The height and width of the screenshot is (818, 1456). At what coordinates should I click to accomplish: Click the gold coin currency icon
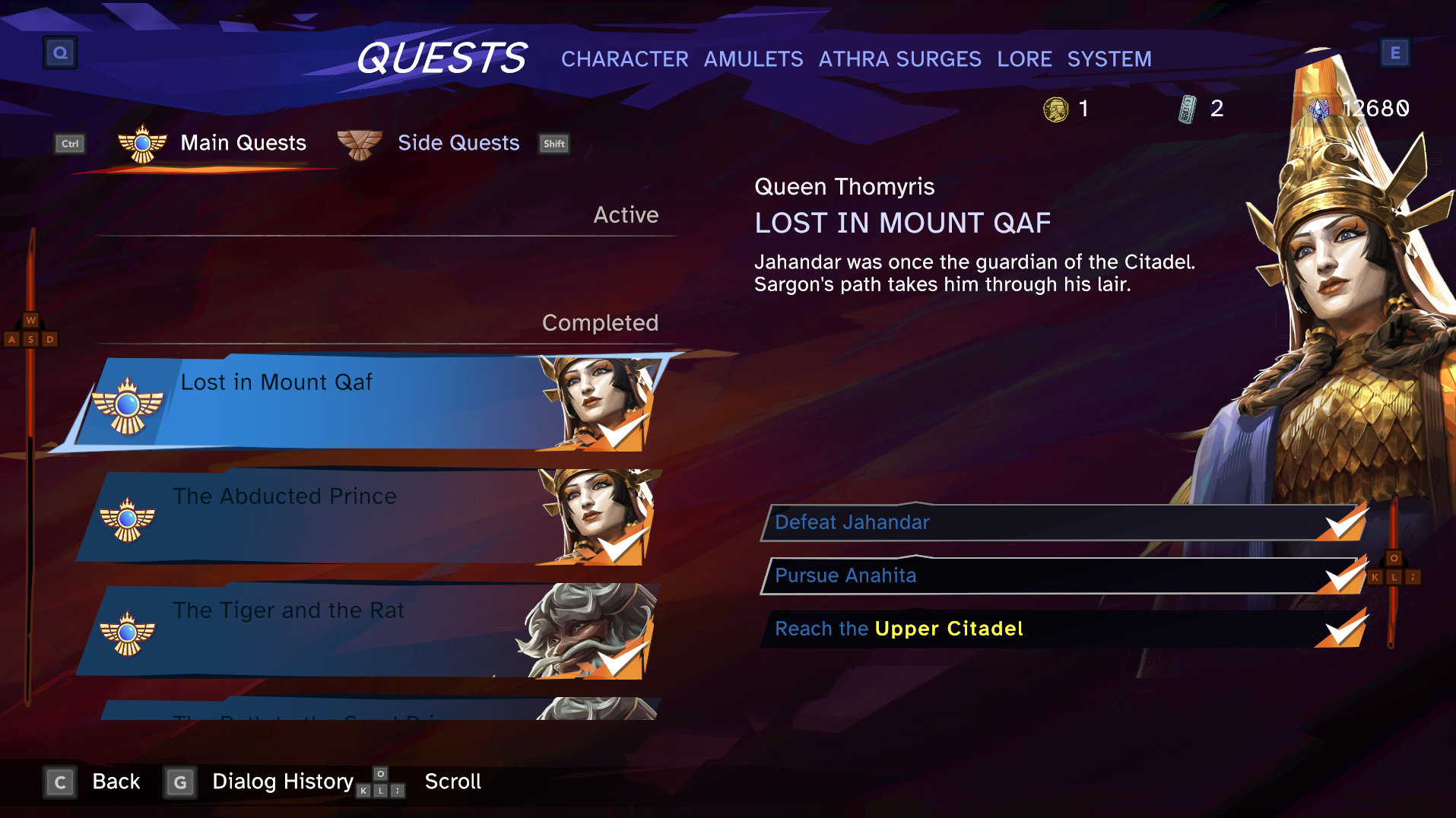tap(1056, 109)
